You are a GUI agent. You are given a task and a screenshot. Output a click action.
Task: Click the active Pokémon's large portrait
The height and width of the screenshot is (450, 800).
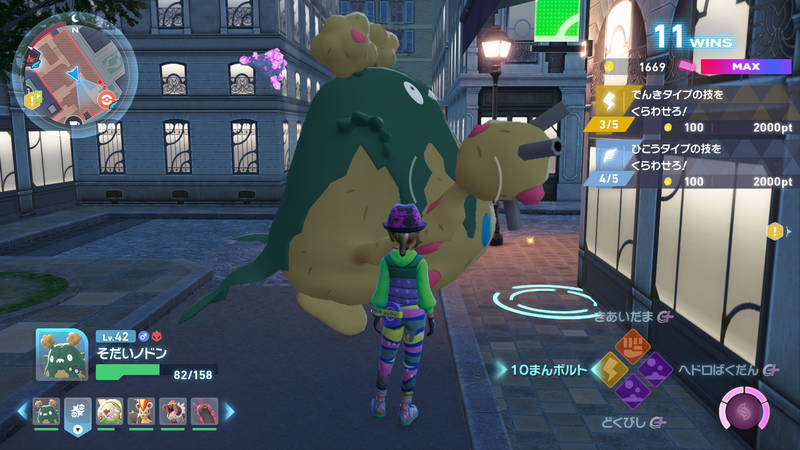tap(62, 354)
